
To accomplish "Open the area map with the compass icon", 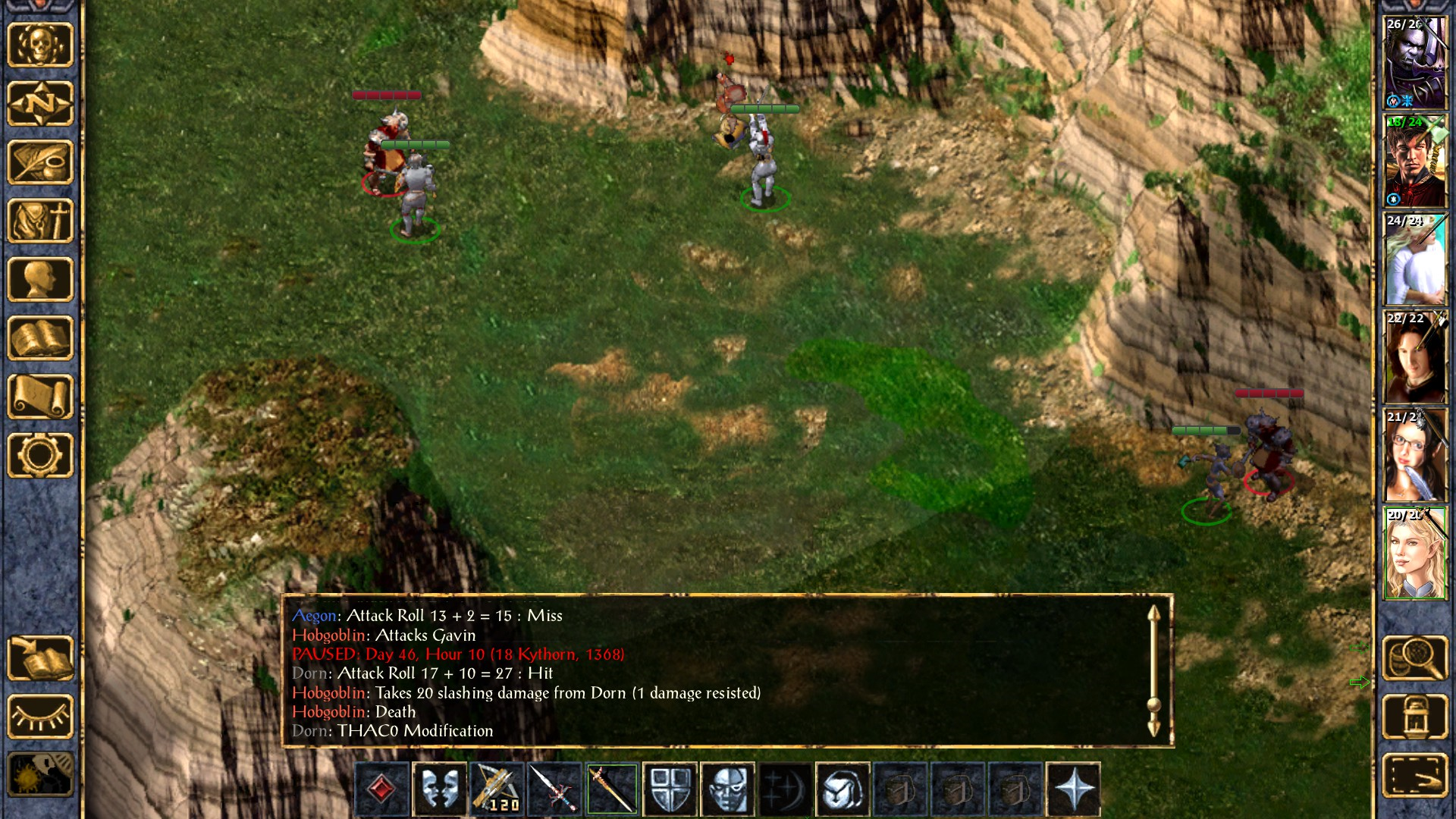I will pyautogui.click(x=40, y=103).
